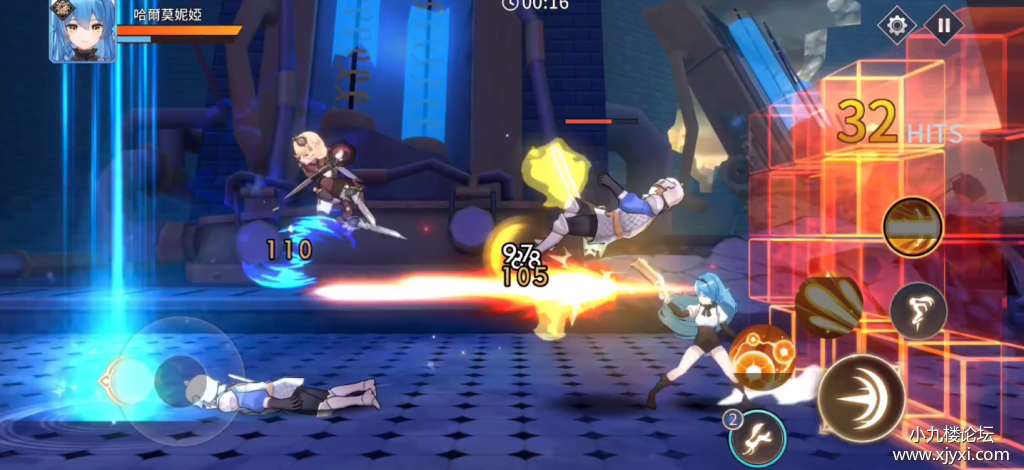Activate the golden slash skill on cooldown
Image resolution: width=1024 pixels, height=470 pixels.
click(x=912, y=226)
